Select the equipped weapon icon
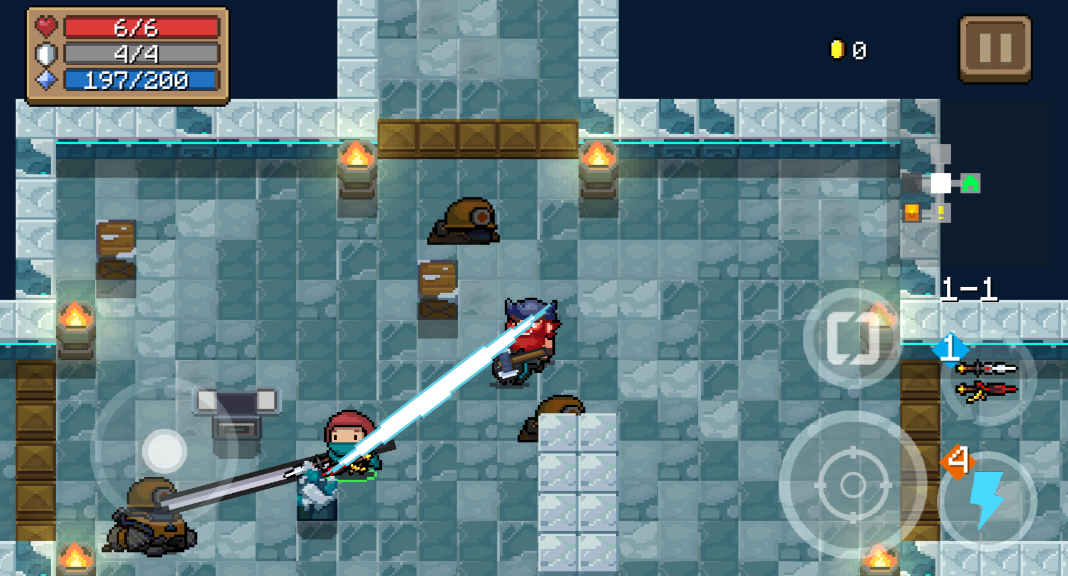Viewport: 1068px width, 576px height. click(x=986, y=378)
